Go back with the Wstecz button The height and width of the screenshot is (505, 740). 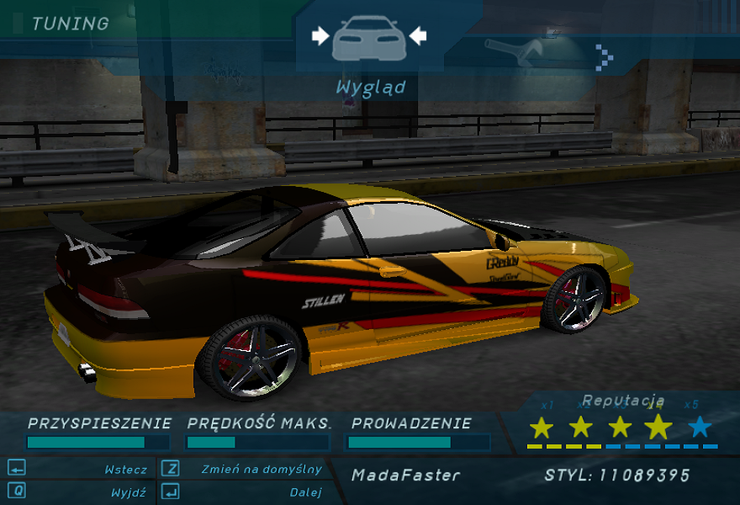pyautogui.click(x=126, y=469)
